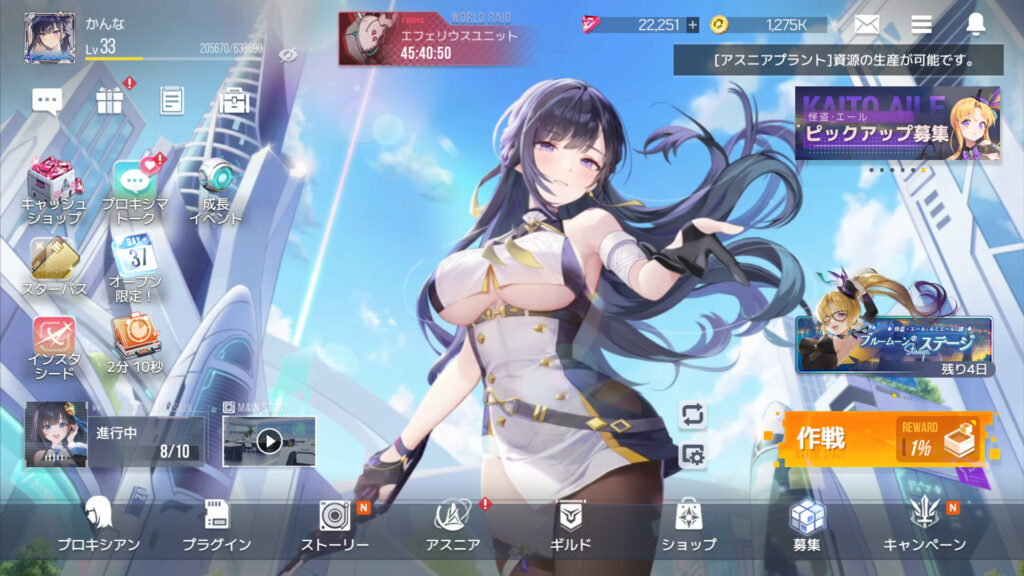Open the アスニア base menu
This screenshot has width=1024, height=576.
(453, 525)
